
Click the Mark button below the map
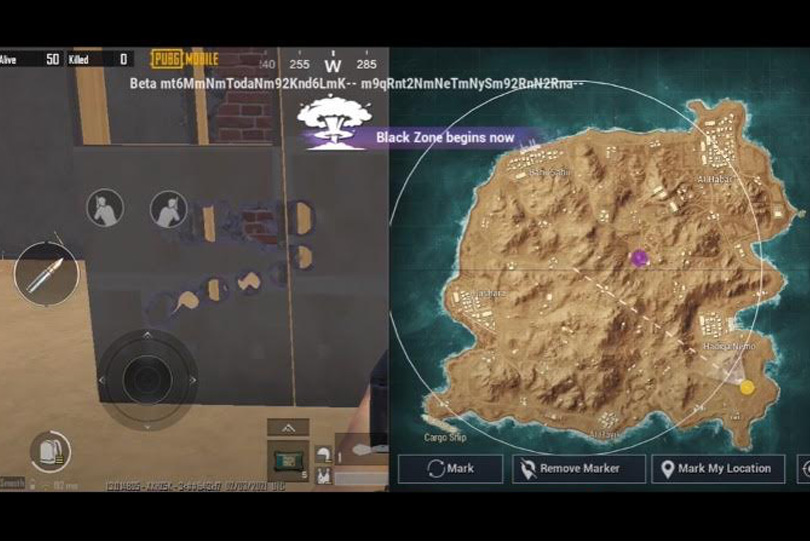point(450,468)
